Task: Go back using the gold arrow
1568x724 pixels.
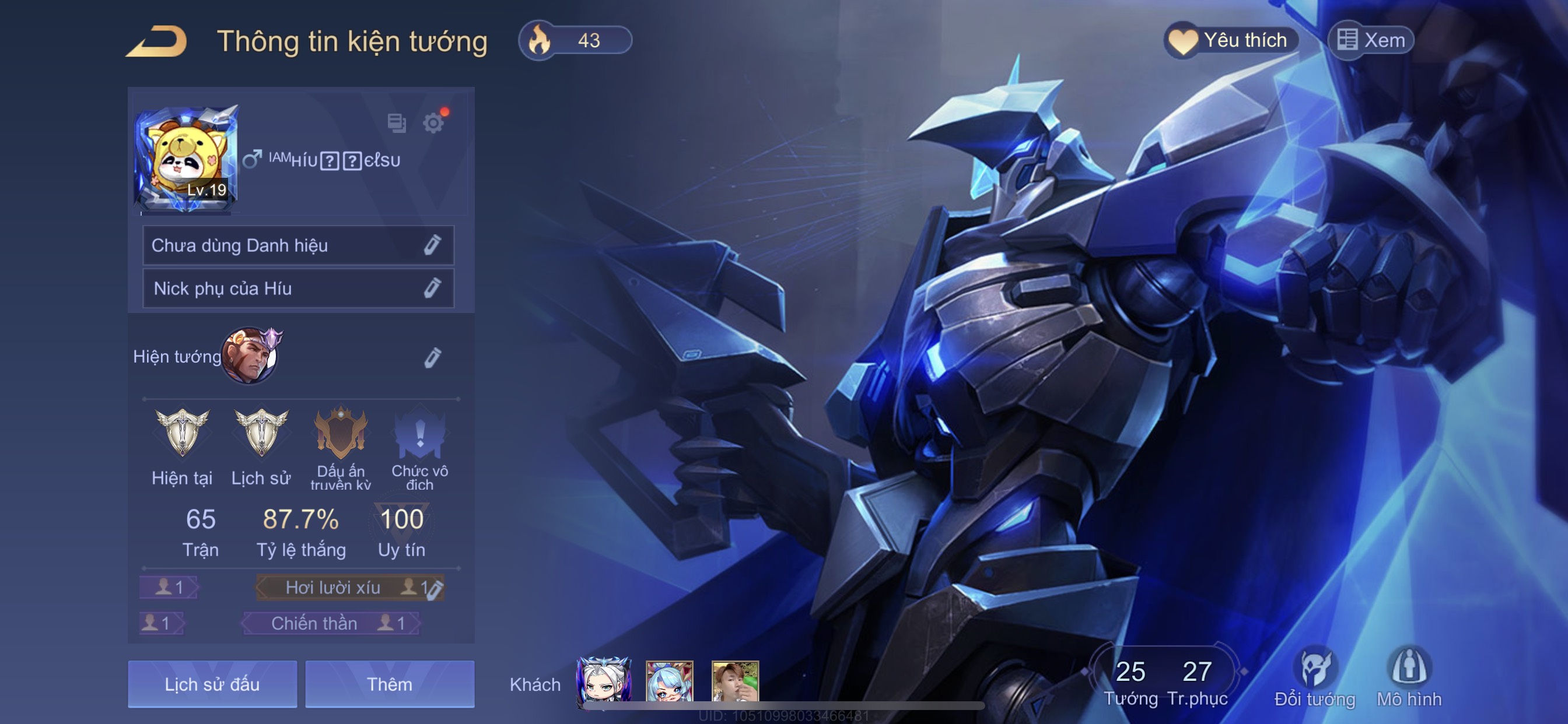Action: click(x=157, y=41)
